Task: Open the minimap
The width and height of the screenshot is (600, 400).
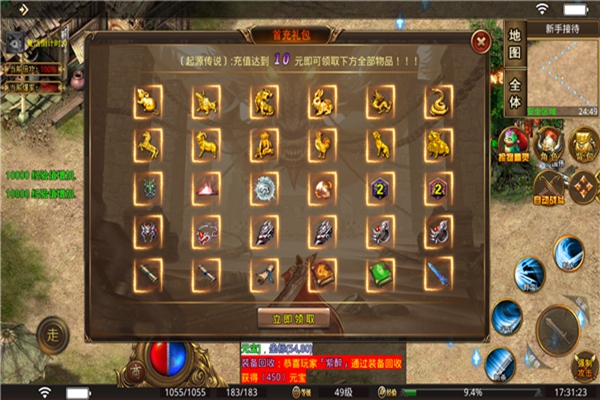Action: [x=563, y=68]
